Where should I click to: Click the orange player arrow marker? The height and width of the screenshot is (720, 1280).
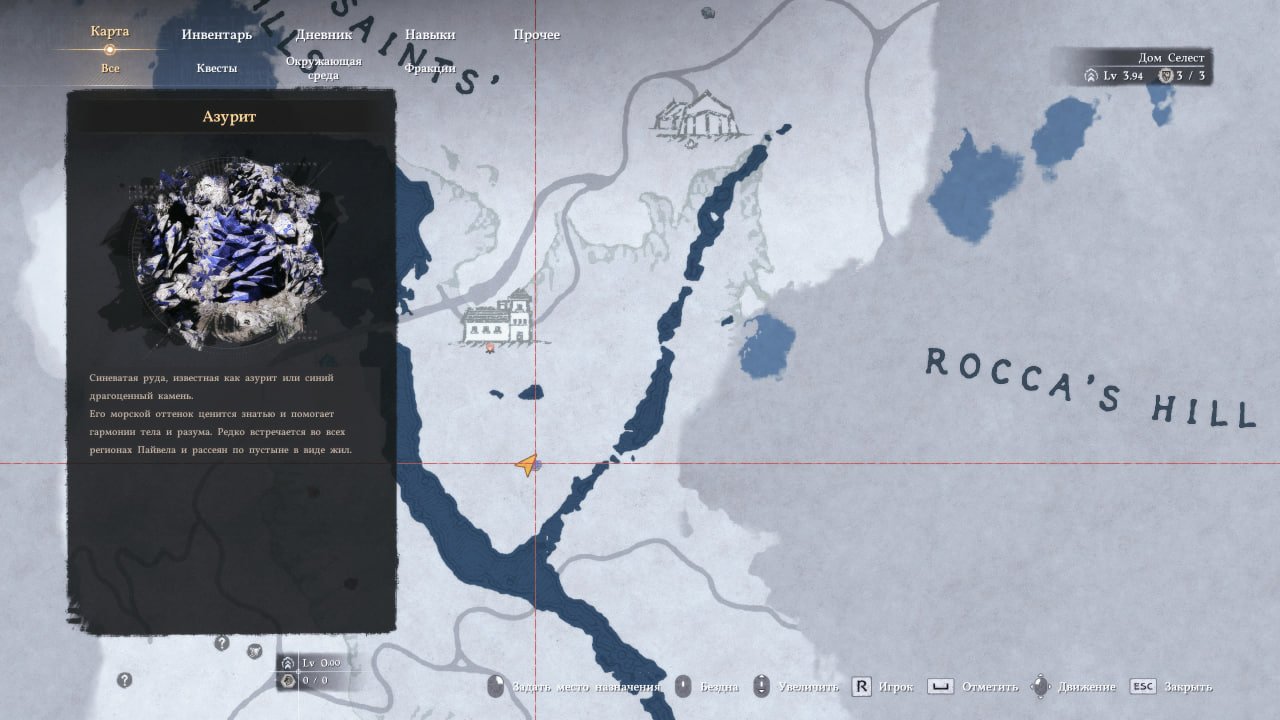(x=527, y=465)
